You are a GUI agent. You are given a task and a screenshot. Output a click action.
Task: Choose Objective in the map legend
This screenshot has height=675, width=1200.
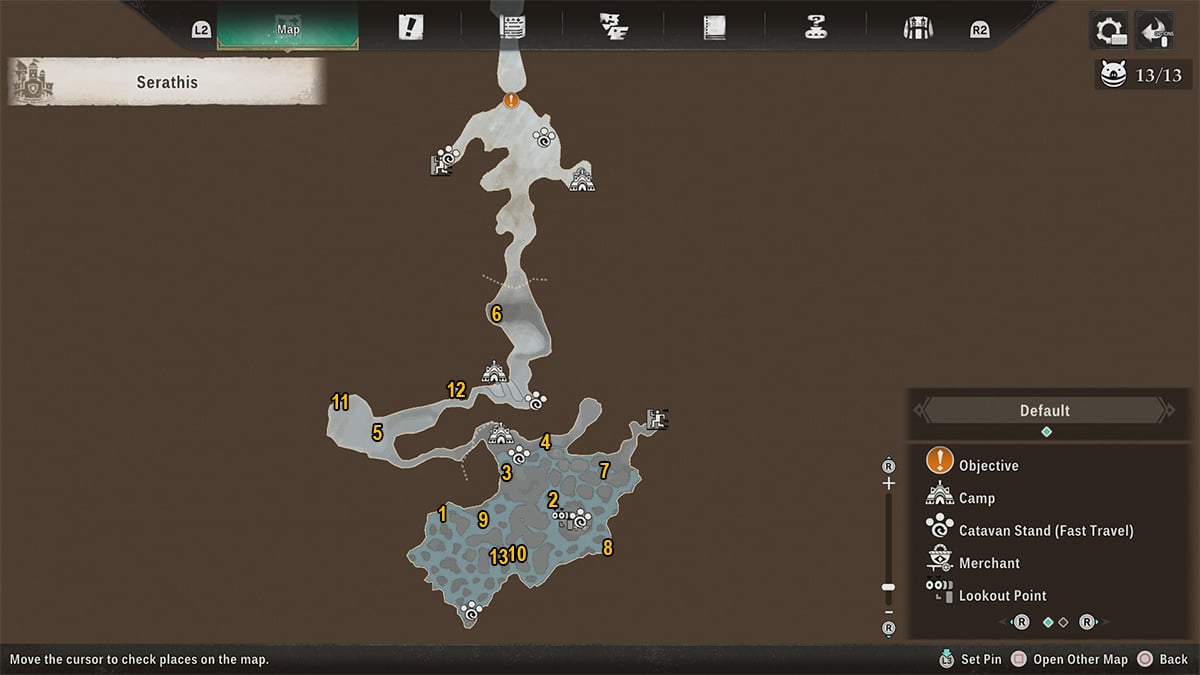[x=988, y=465]
